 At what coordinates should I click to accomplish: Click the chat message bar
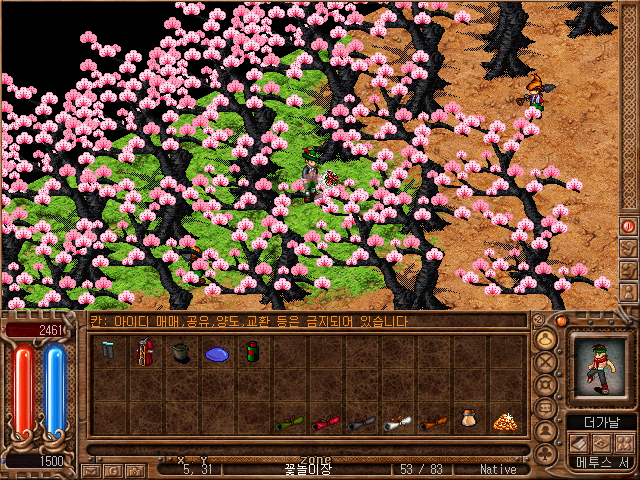308,321
